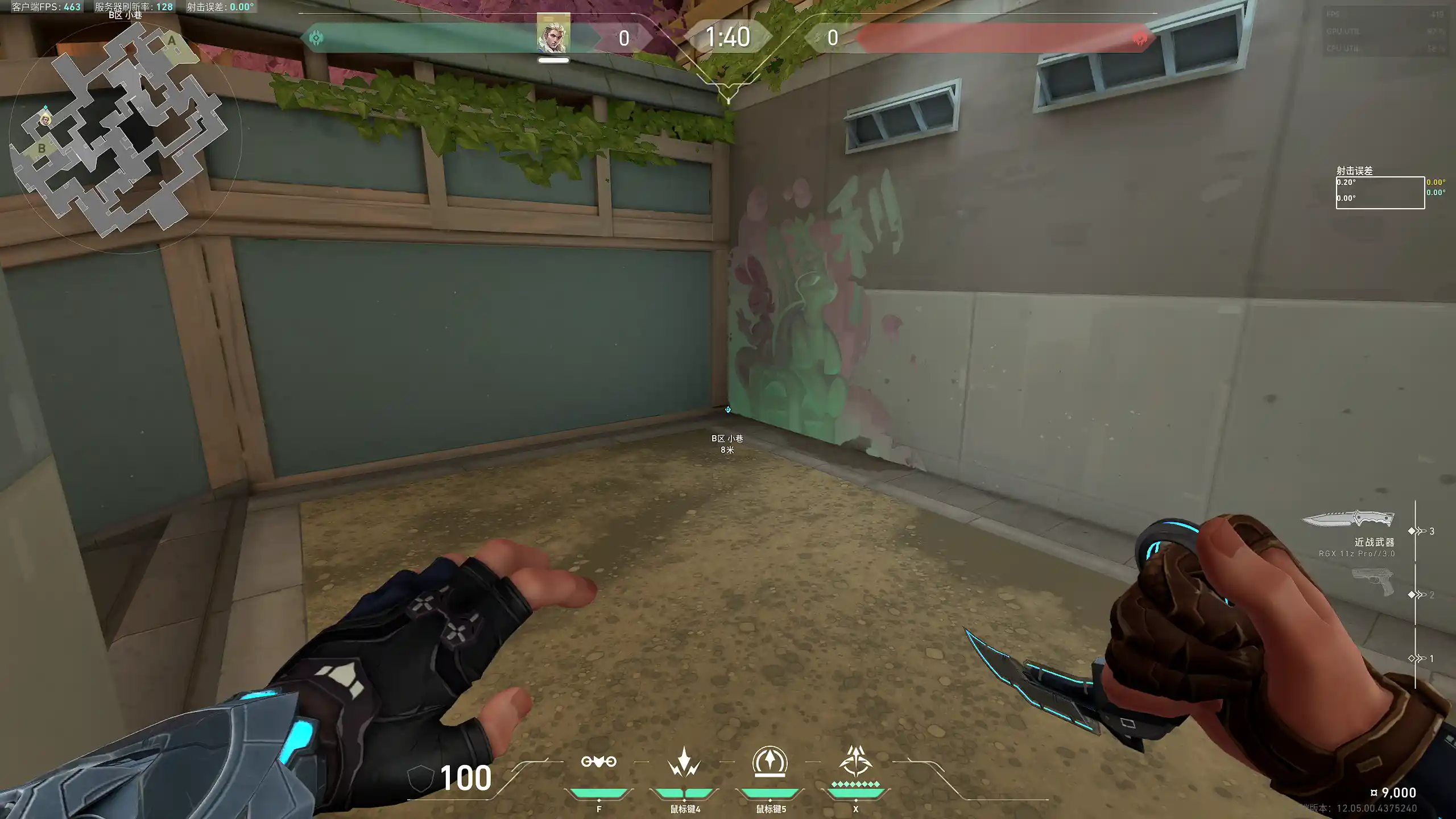Select the melee knife weapon slot
This screenshot has height=819, width=1456.
[1348, 520]
